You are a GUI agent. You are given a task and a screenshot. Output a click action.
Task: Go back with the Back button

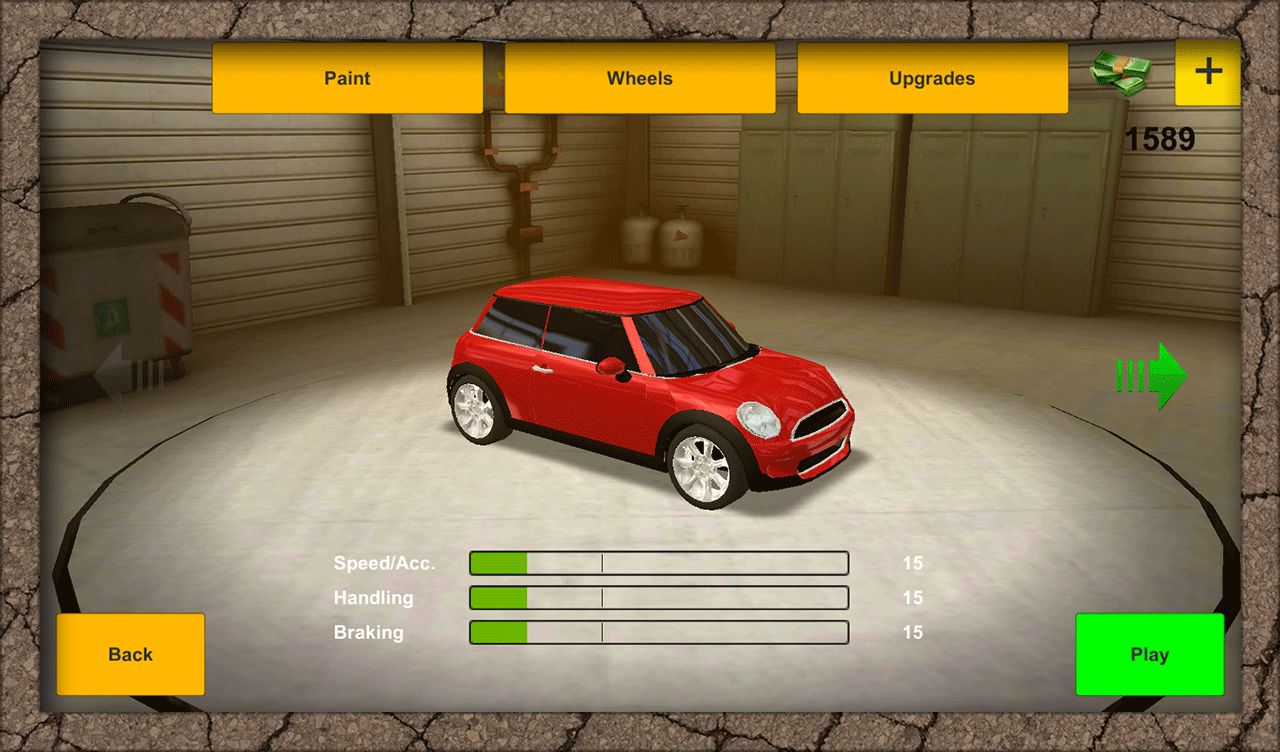130,654
